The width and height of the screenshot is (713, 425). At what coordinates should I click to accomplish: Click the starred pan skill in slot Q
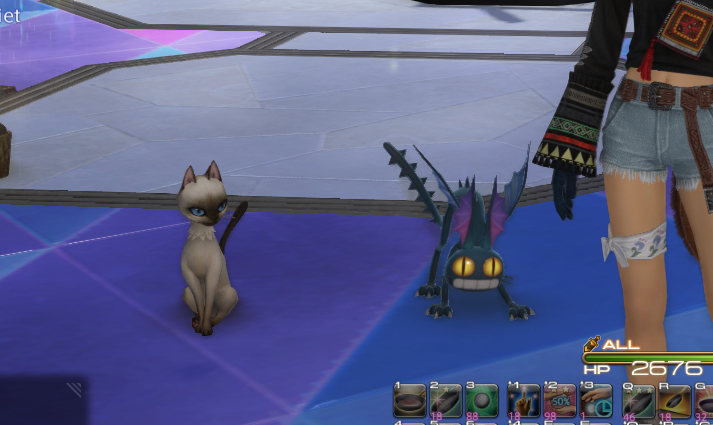637,401
